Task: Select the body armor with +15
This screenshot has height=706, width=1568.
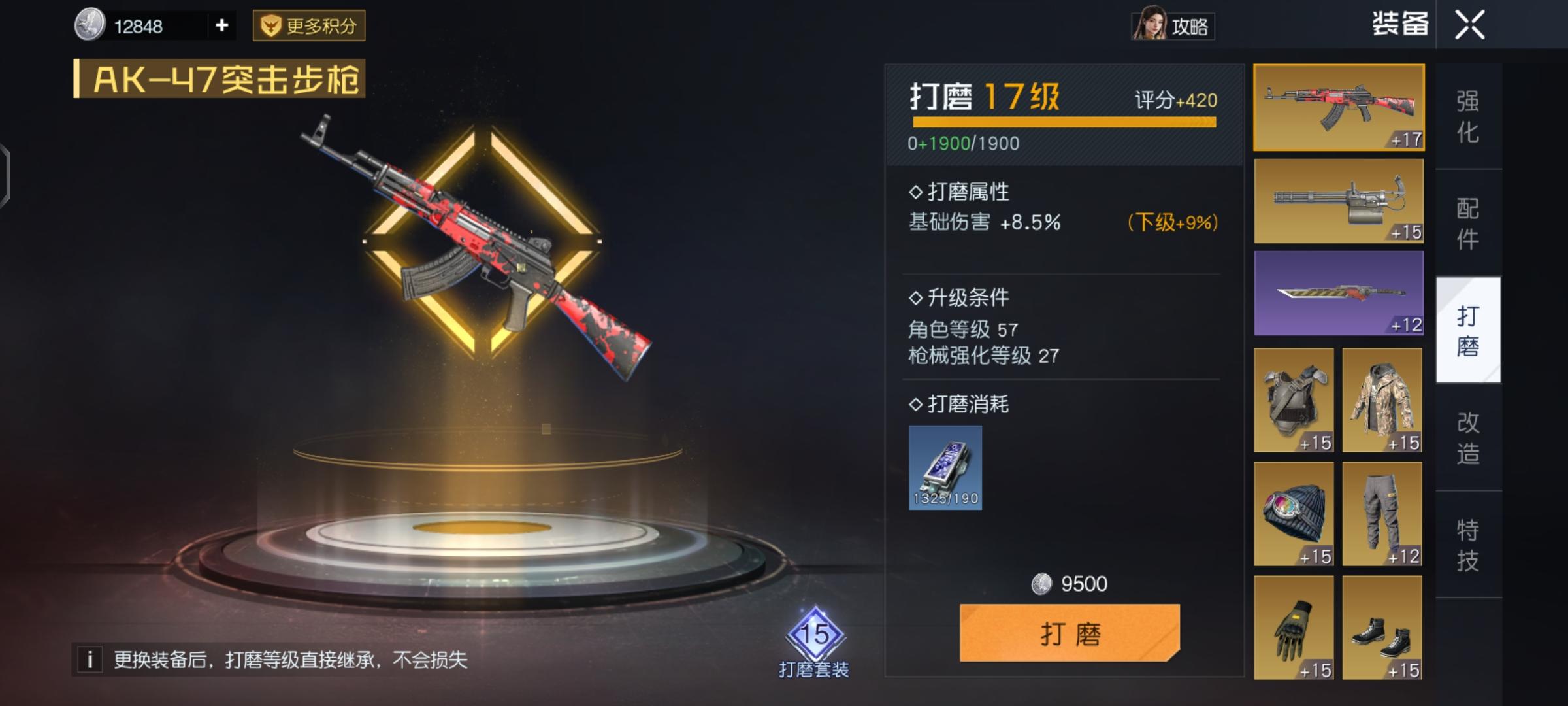Action: (1294, 401)
